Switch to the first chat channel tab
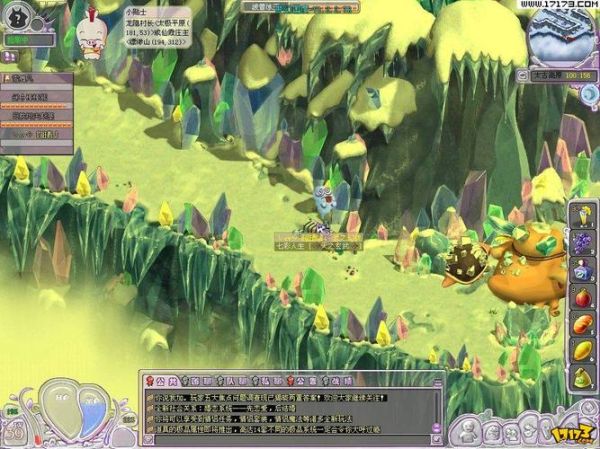Screen dimensions: 600x449 pyautogui.click(x=160, y=380)
